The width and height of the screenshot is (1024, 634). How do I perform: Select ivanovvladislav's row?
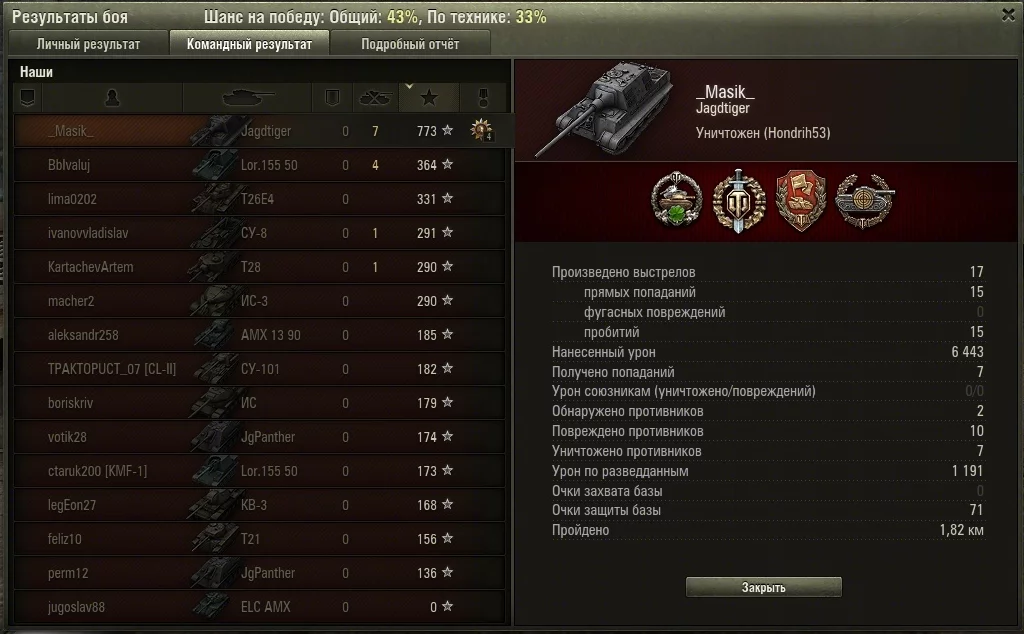260,233
